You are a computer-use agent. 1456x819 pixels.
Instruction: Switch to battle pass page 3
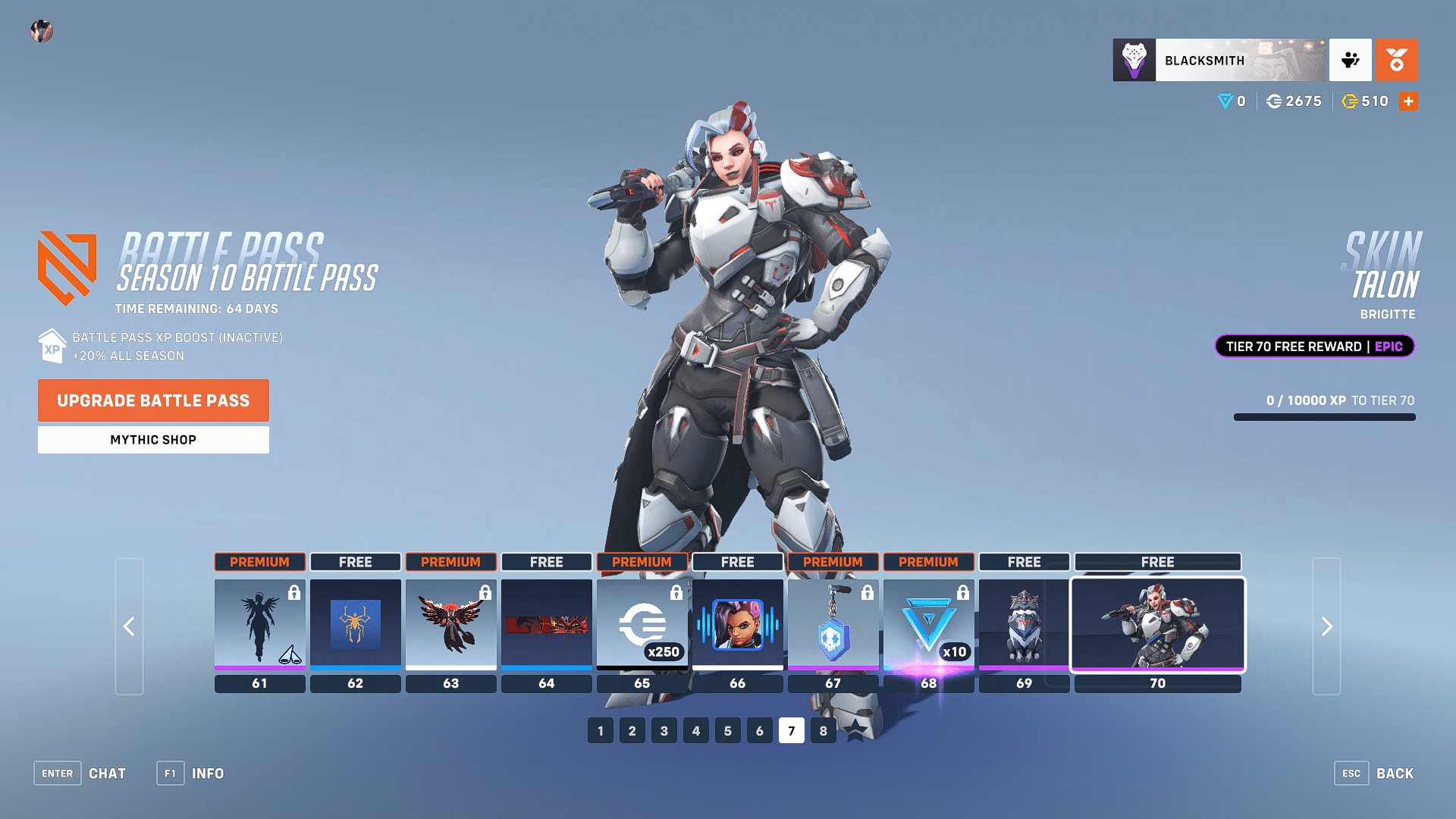664,730
